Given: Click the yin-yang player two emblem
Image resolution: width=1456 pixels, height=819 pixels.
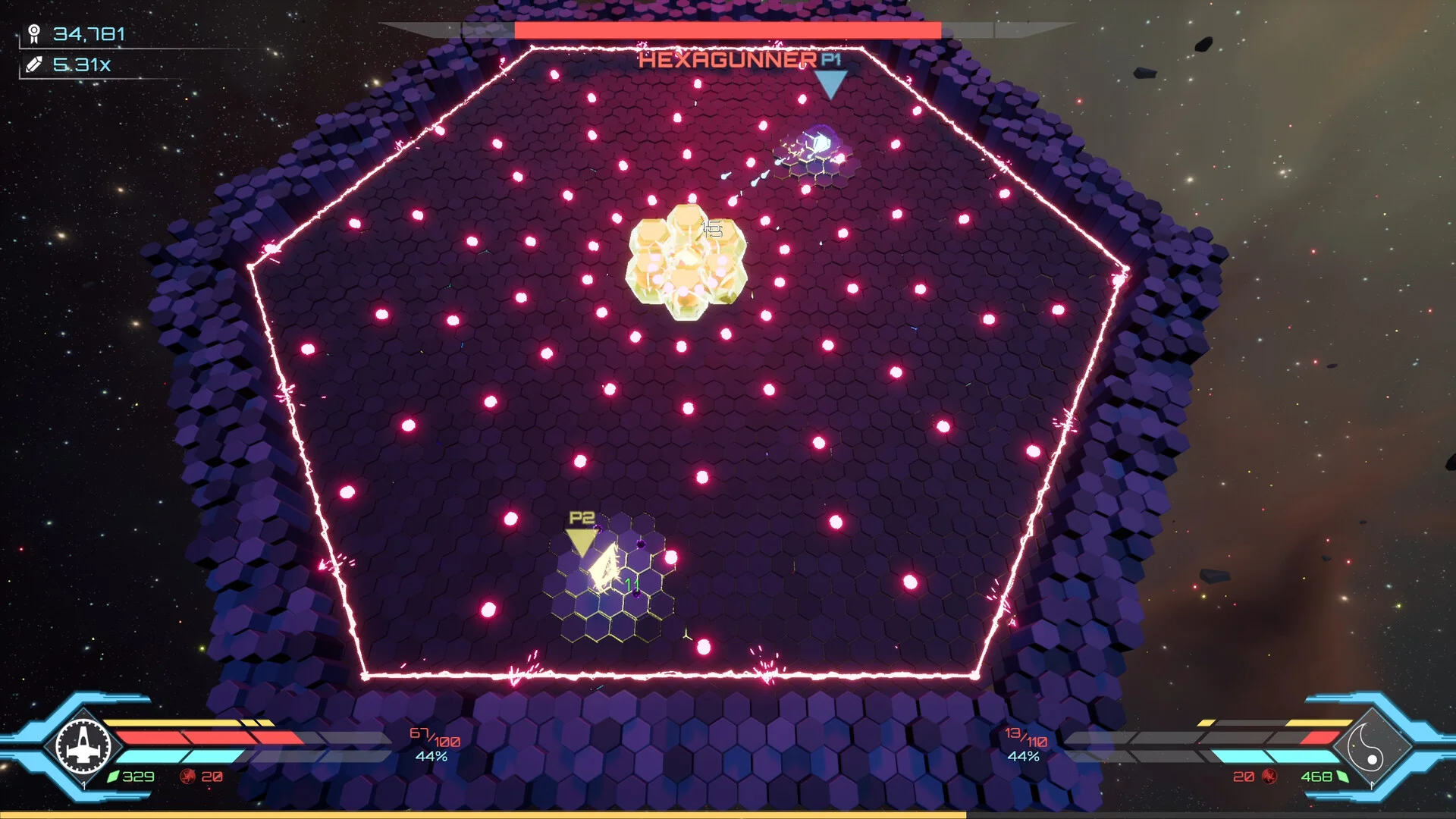Looking at the screenshot, I should [1371, 746].
